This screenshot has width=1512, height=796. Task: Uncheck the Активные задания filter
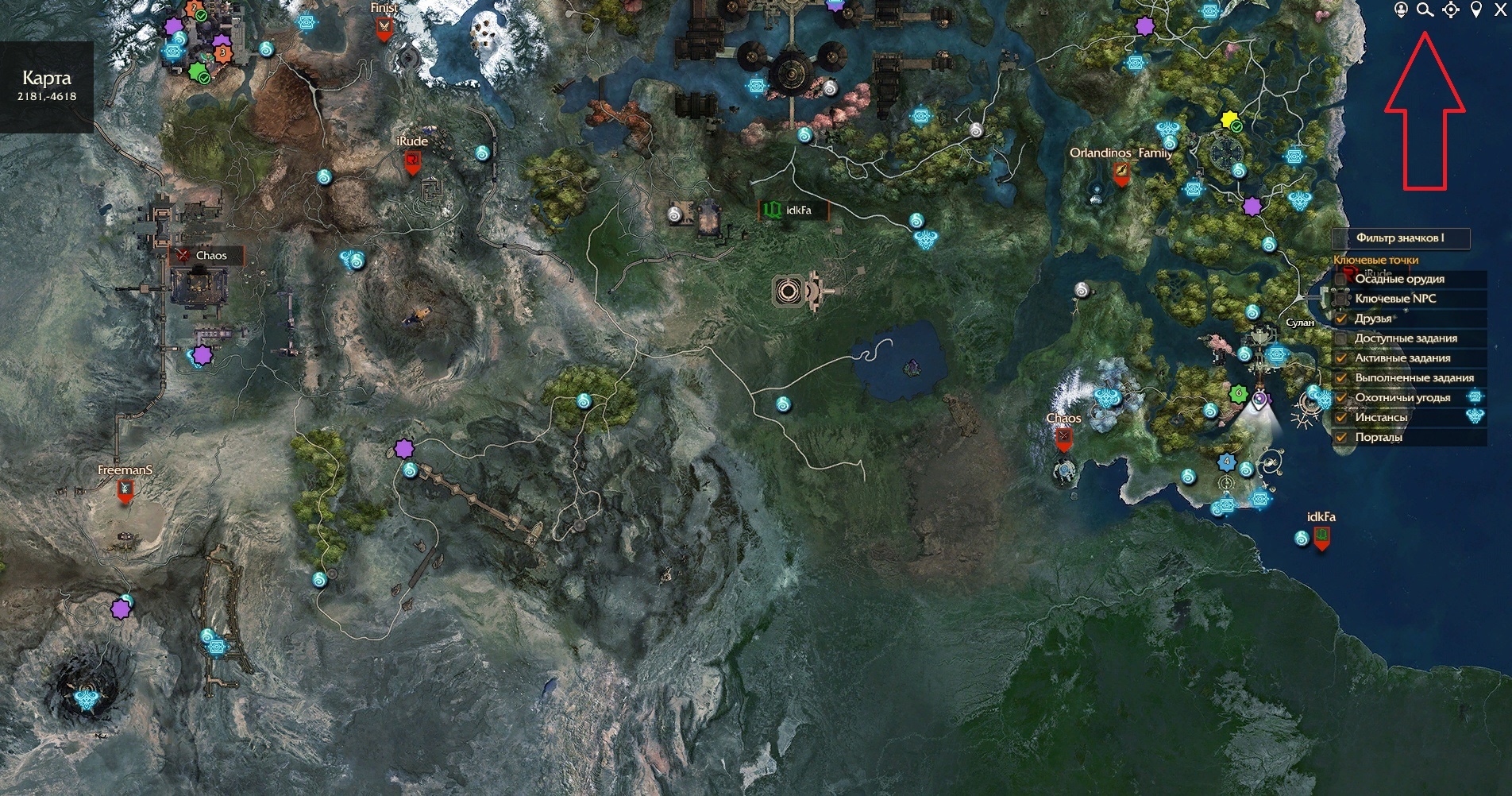[1341, 358]
